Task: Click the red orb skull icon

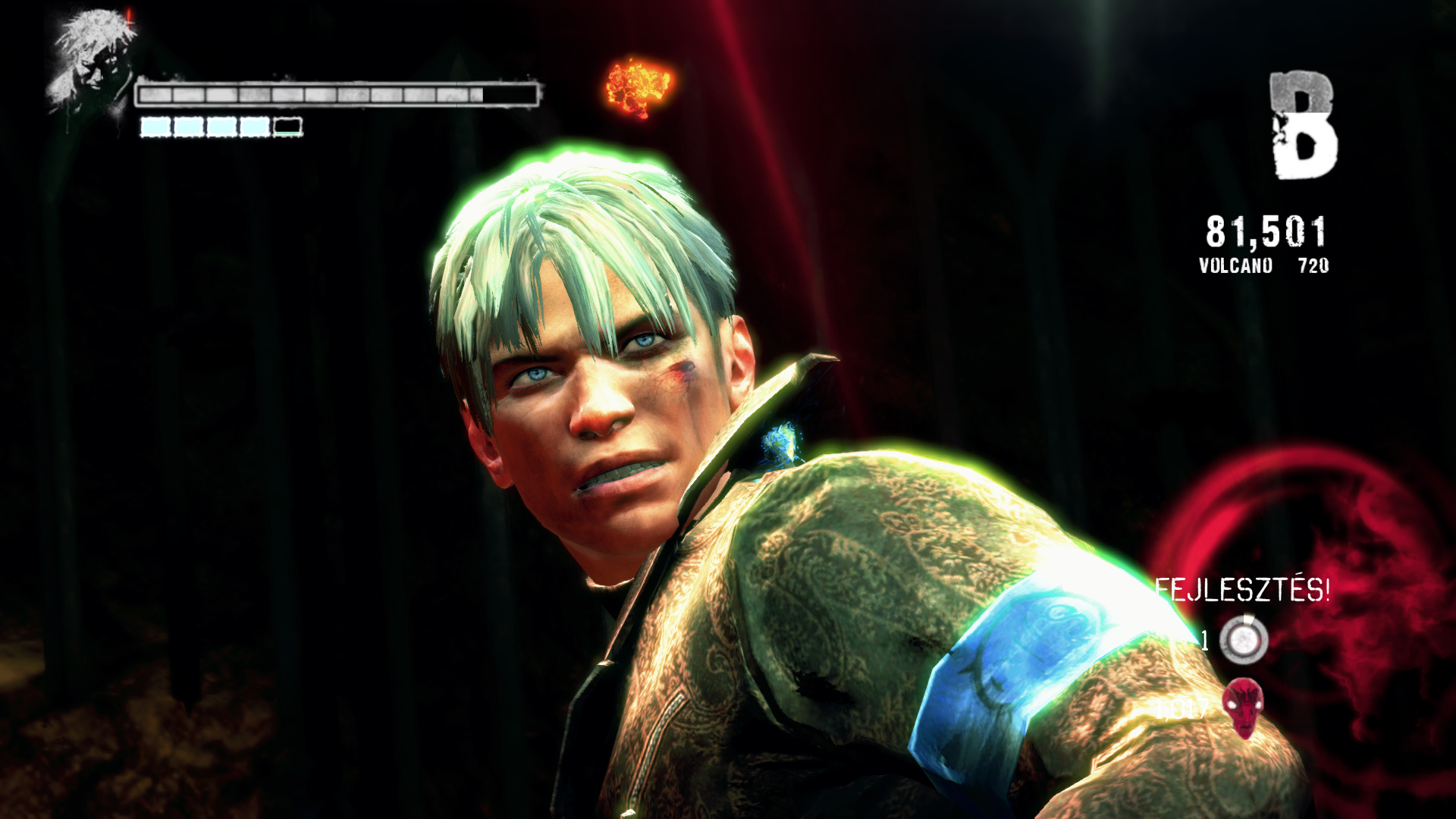Action: tap(1243, 707)
